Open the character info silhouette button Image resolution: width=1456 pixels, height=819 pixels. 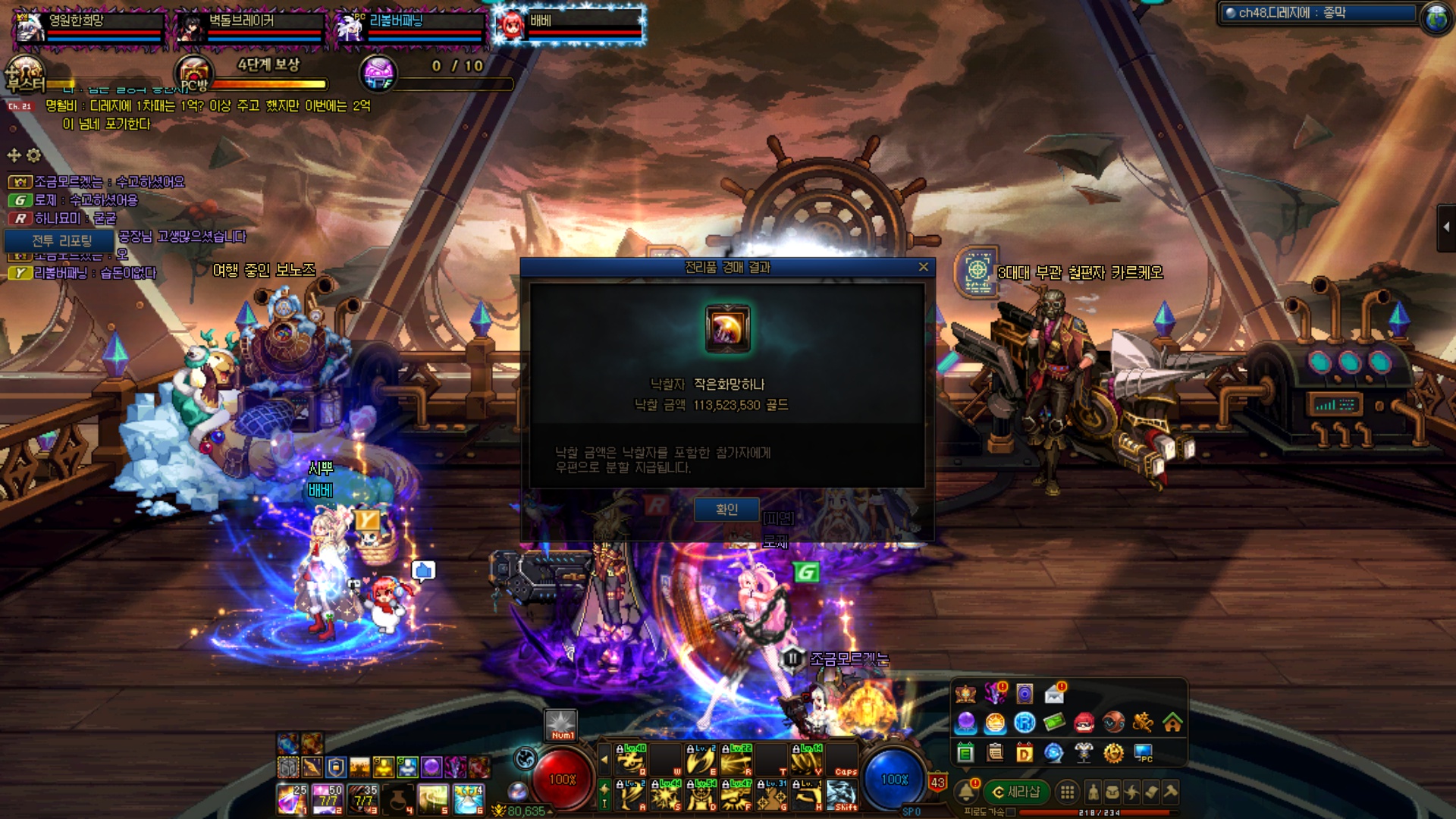(1093, 792)
